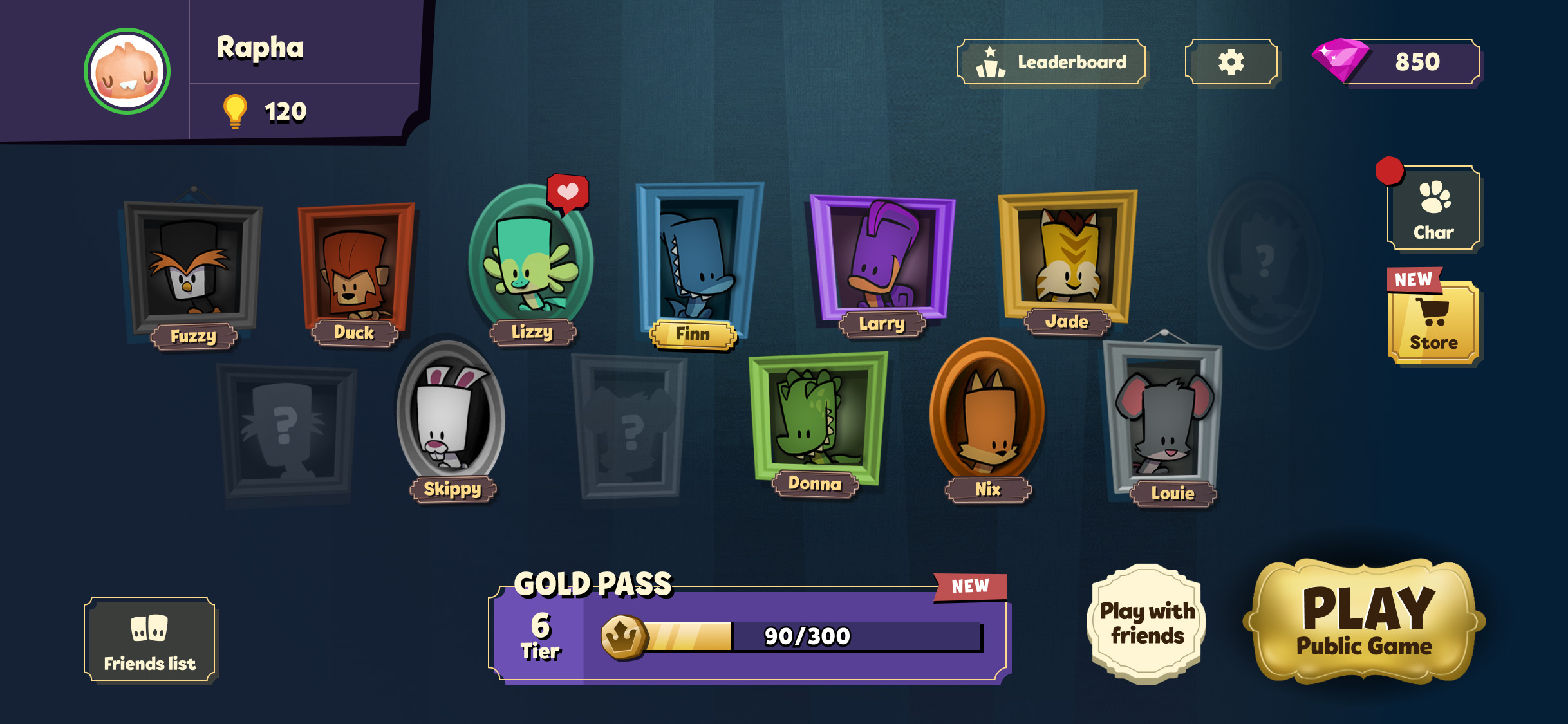Open the Char paw menu

1433,209
